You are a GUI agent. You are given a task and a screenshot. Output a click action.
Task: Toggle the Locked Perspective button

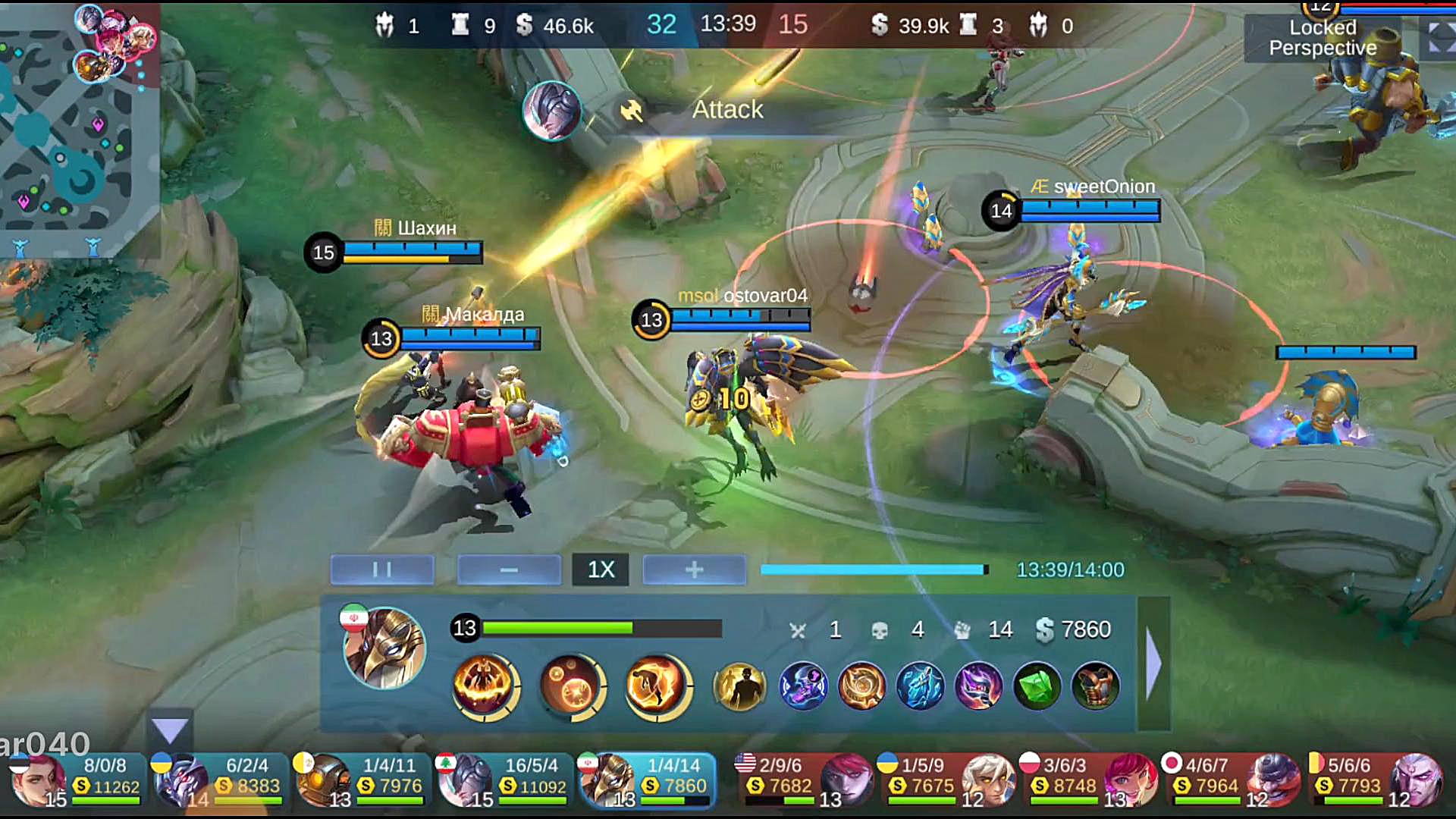click(1323, 38)
